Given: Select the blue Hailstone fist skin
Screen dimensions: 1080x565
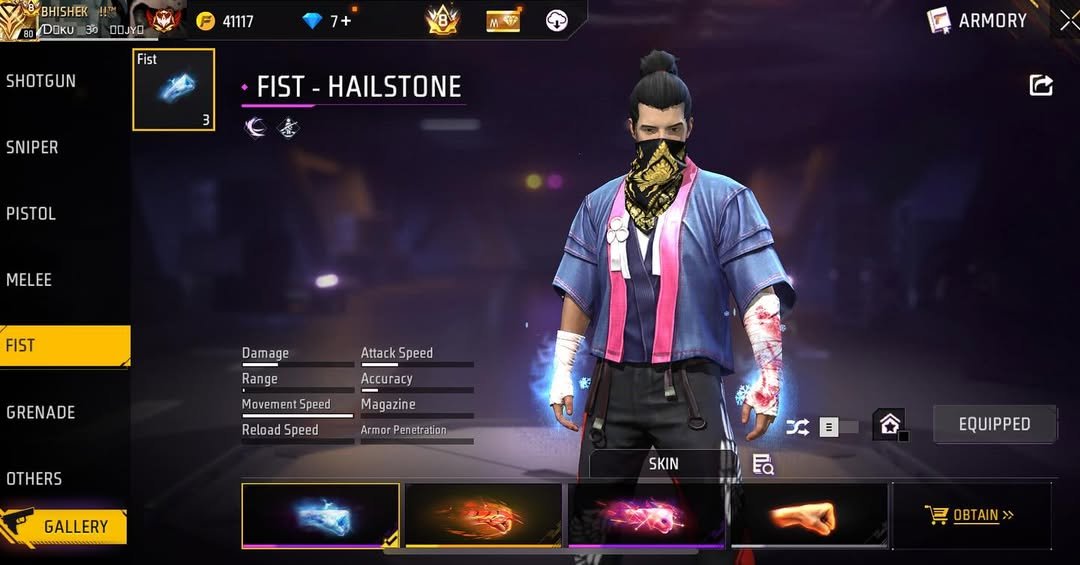Looking at the screenshot, I should [x=320, y=515].
